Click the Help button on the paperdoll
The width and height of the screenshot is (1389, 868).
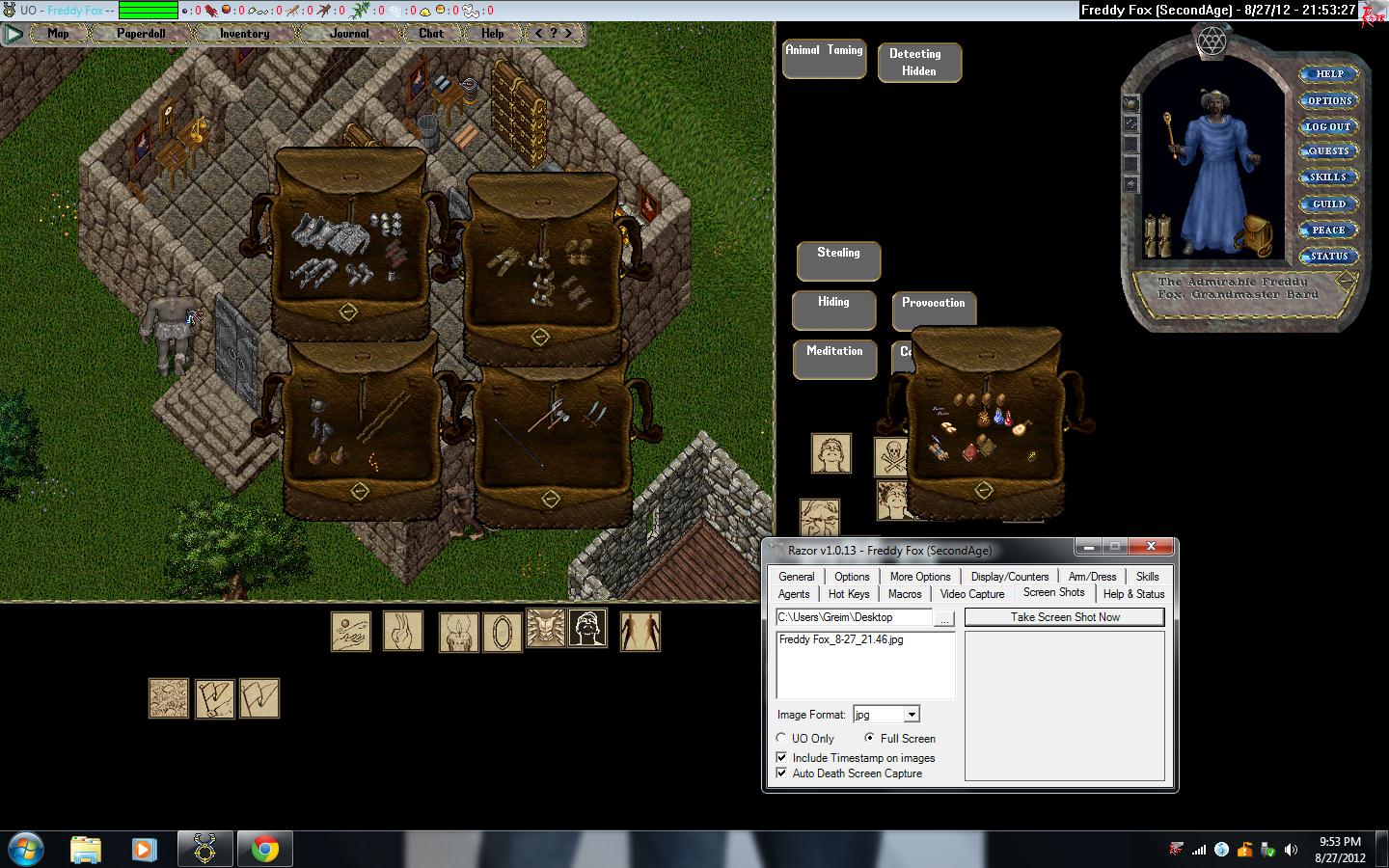click(x=1329, y=73)
